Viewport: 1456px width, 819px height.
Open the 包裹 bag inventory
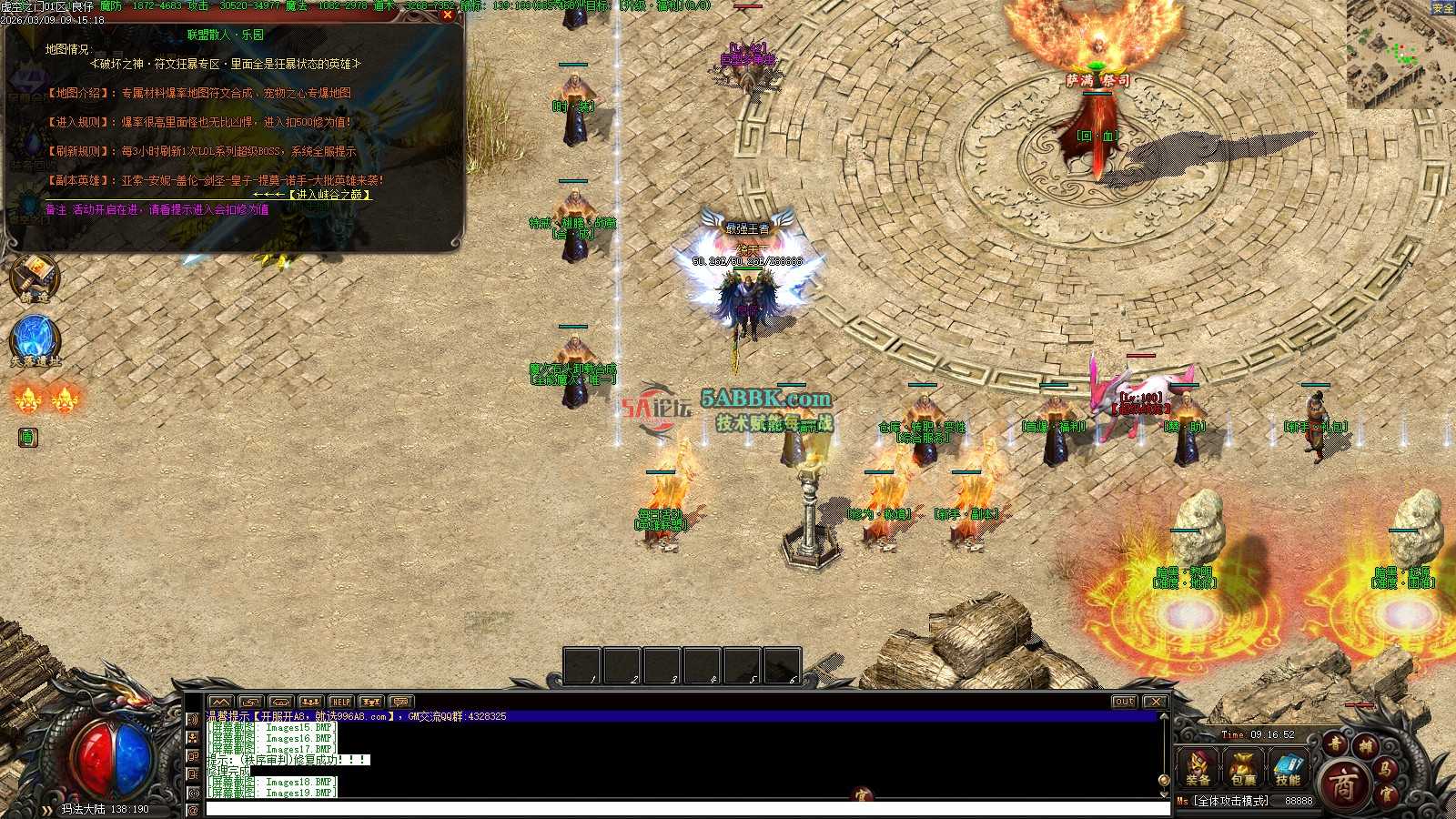tap(1243, 766)
